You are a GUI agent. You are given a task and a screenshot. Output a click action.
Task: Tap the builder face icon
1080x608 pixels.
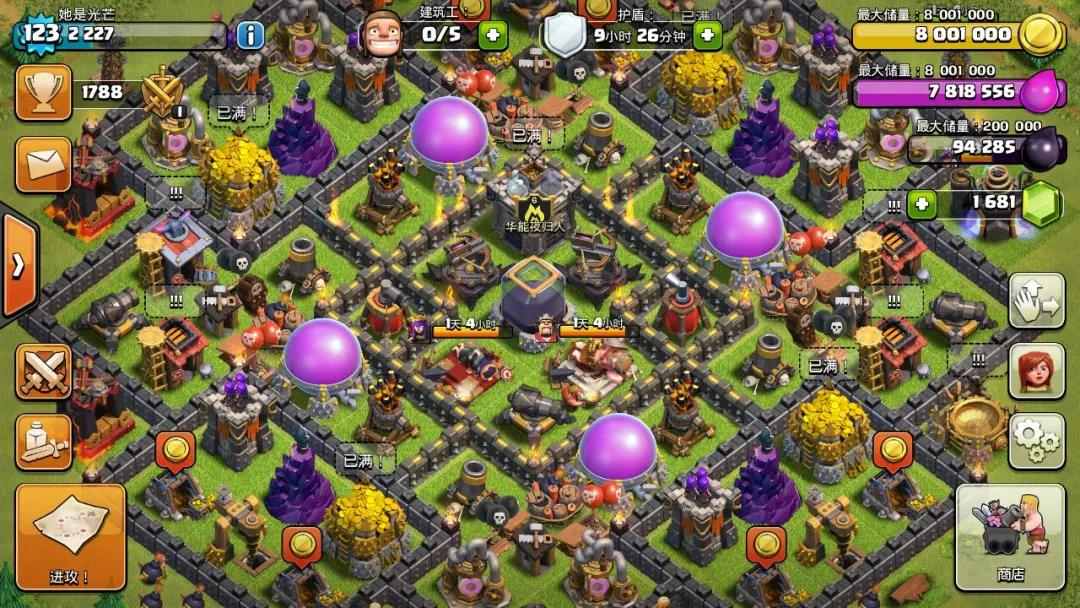[380, 34]
